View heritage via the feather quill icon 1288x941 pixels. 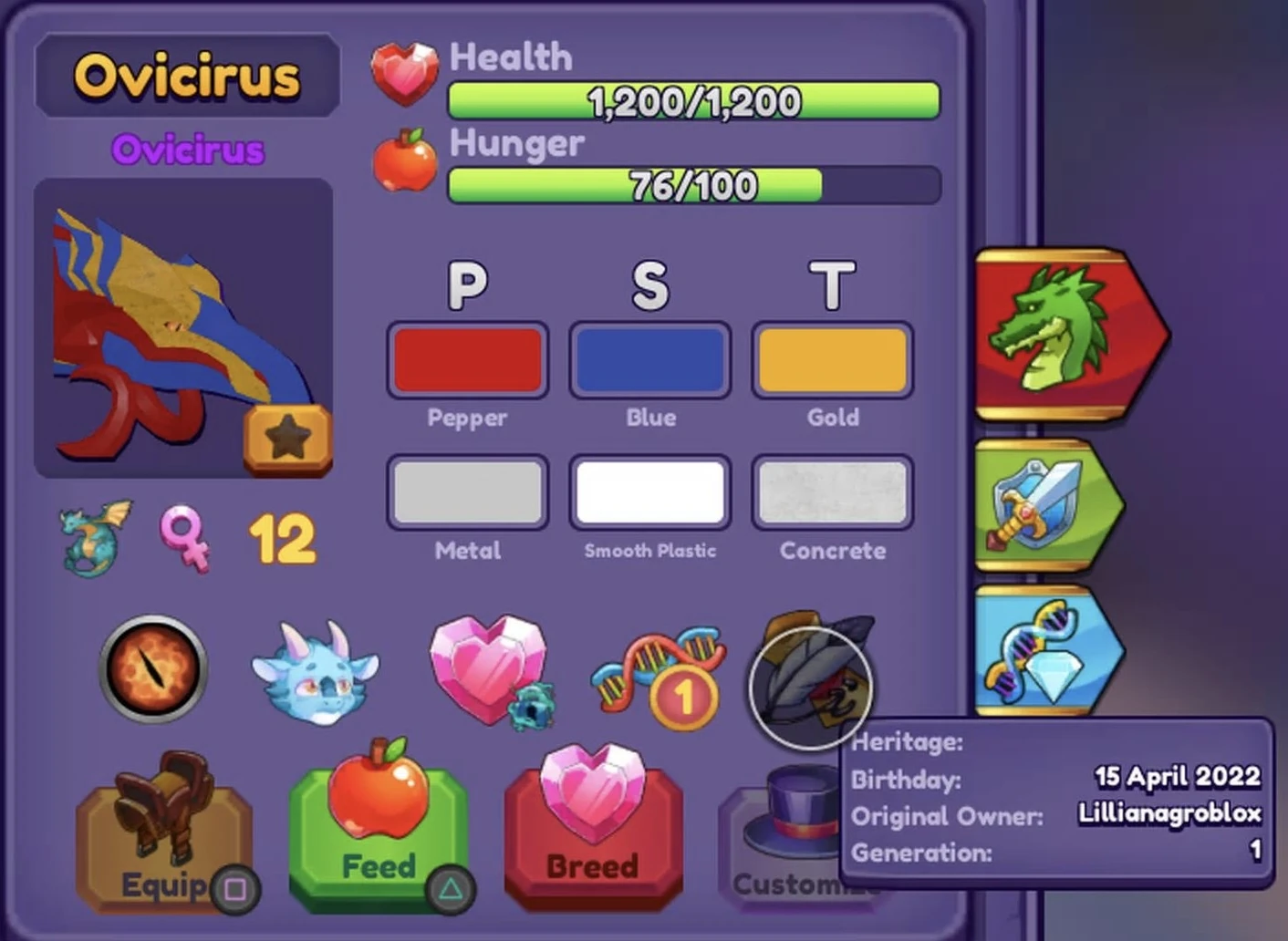click(x=810, y=688)
